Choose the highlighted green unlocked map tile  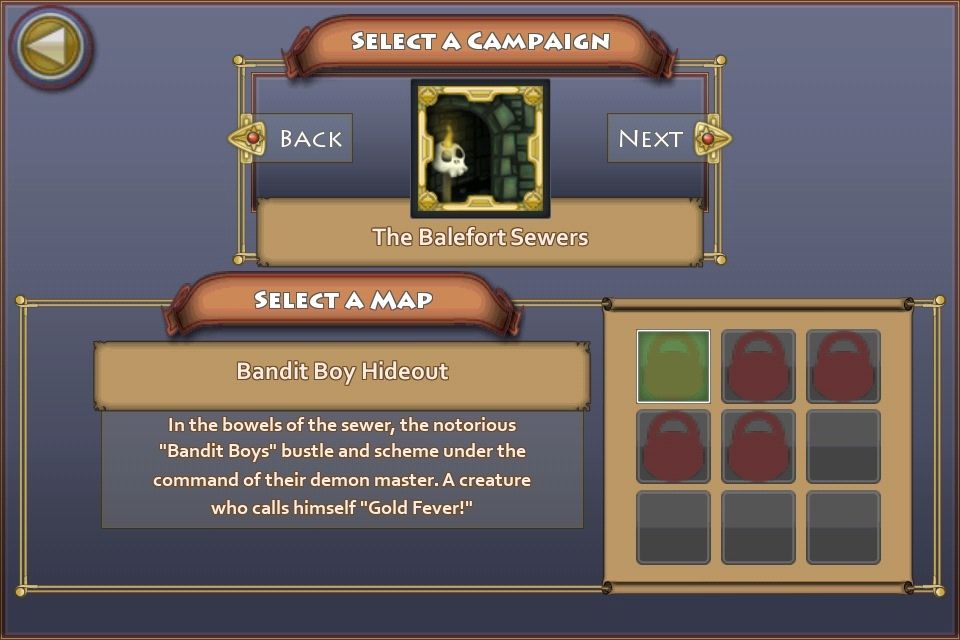[673, 366]
